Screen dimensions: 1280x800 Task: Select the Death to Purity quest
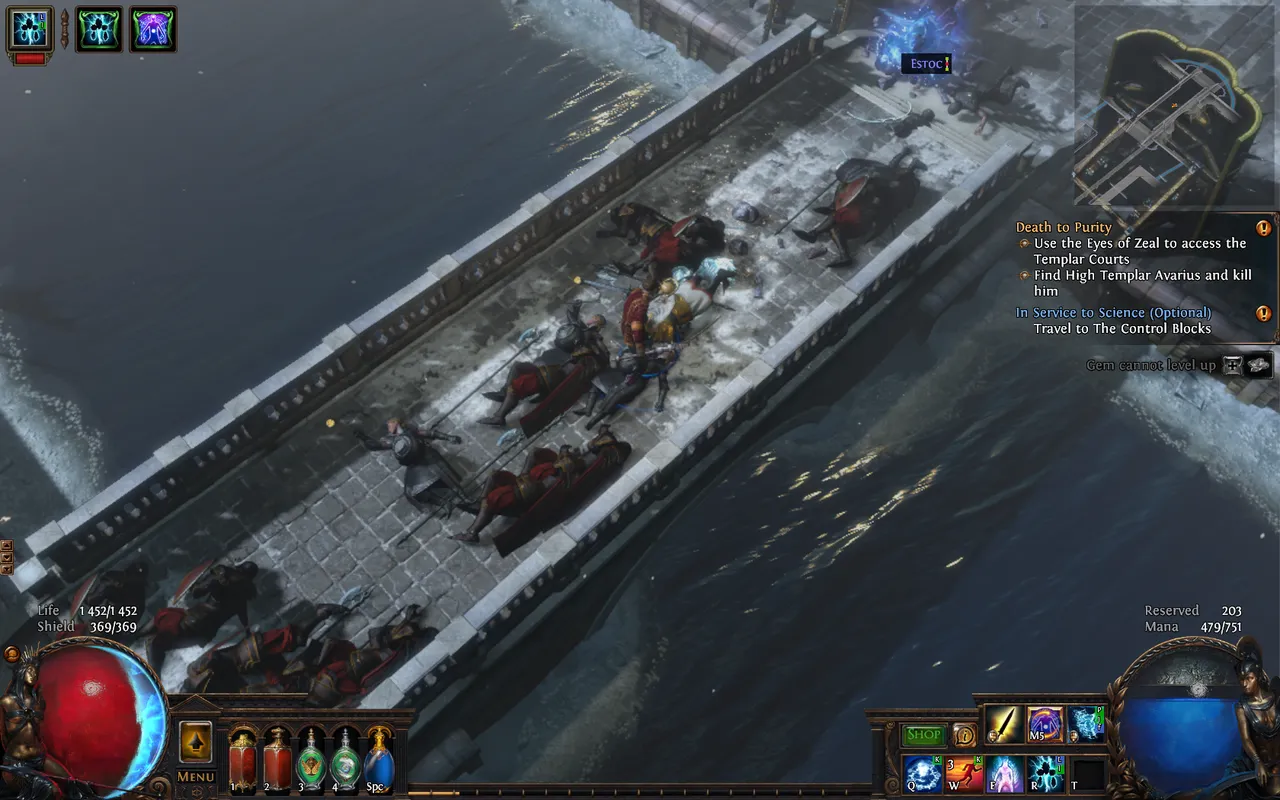[1064, 227]
